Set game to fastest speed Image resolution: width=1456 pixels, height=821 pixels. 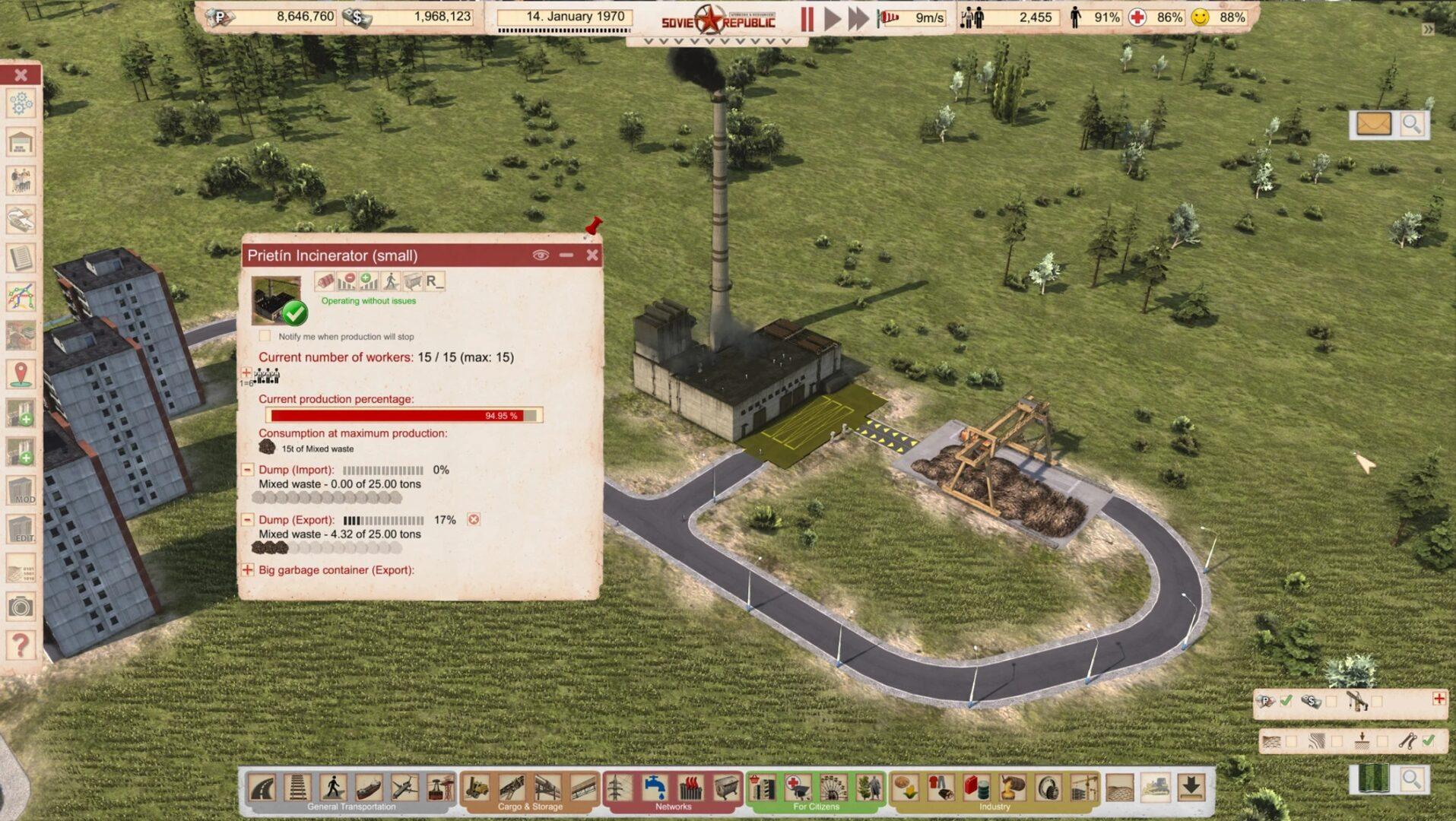(x=858, y=18)
